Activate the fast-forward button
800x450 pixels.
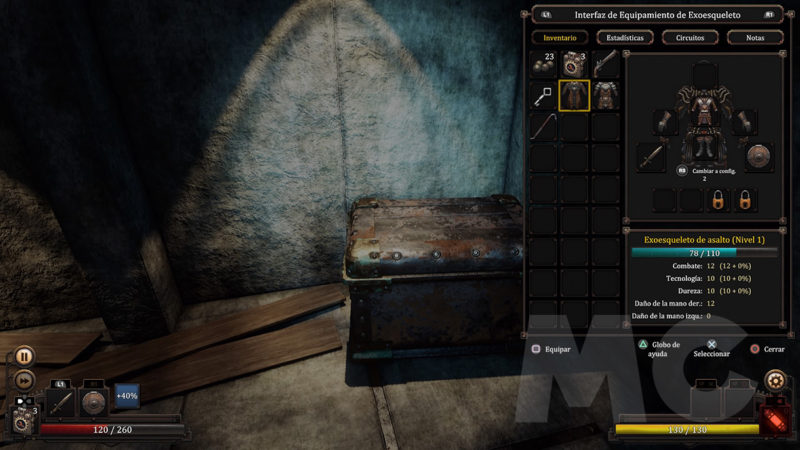(24, 380)
